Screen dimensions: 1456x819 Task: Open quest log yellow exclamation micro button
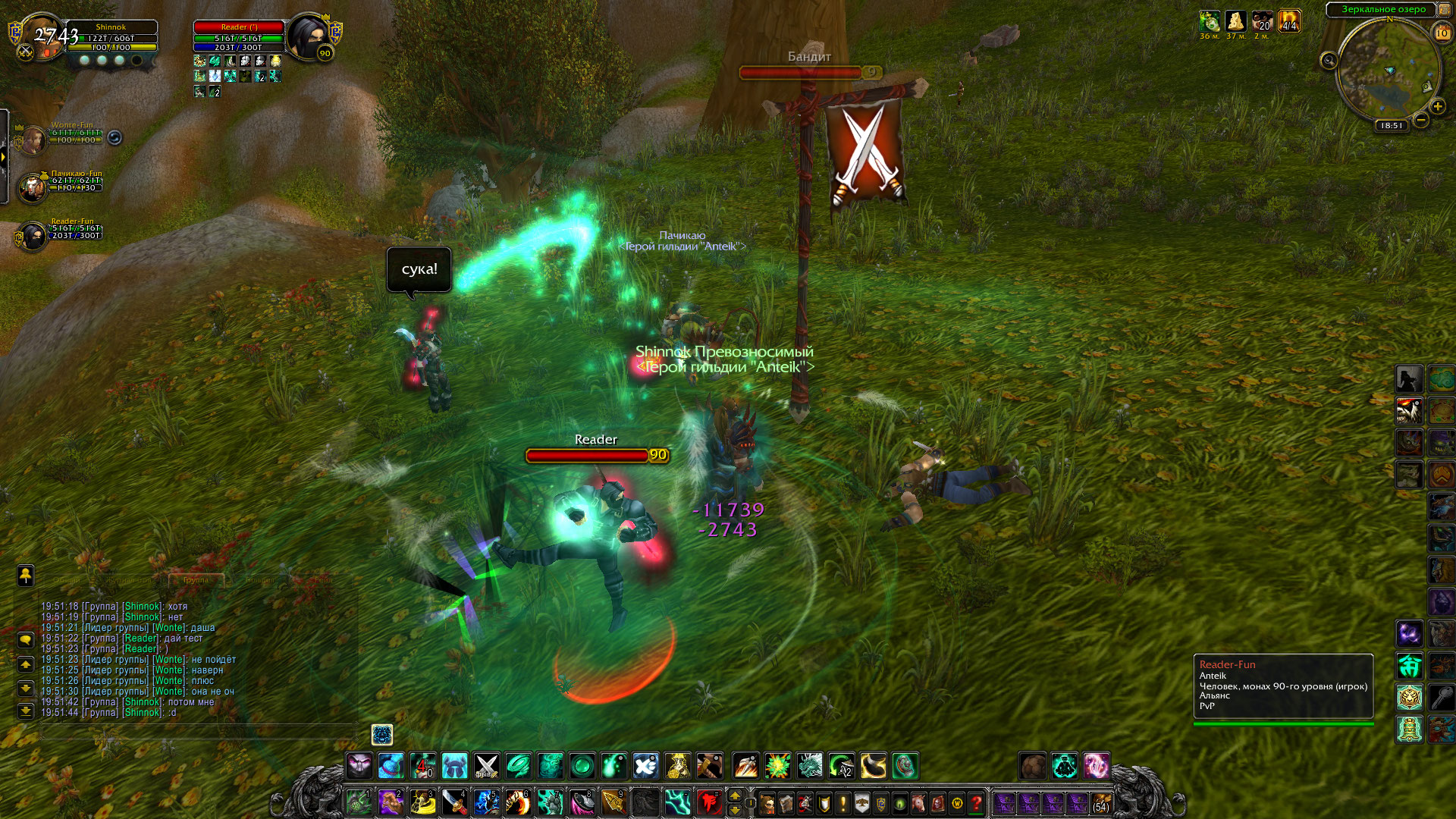(843, 802)
